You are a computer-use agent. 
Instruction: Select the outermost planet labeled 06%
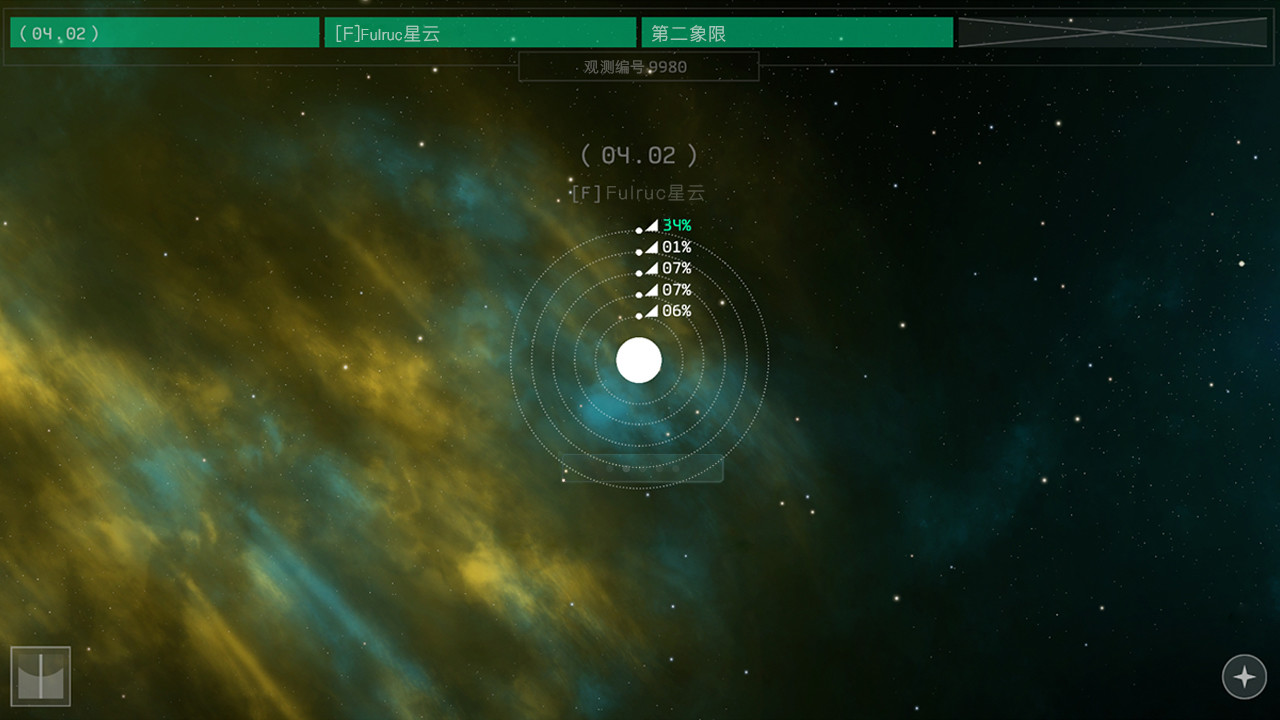click(x=640, y=313)
